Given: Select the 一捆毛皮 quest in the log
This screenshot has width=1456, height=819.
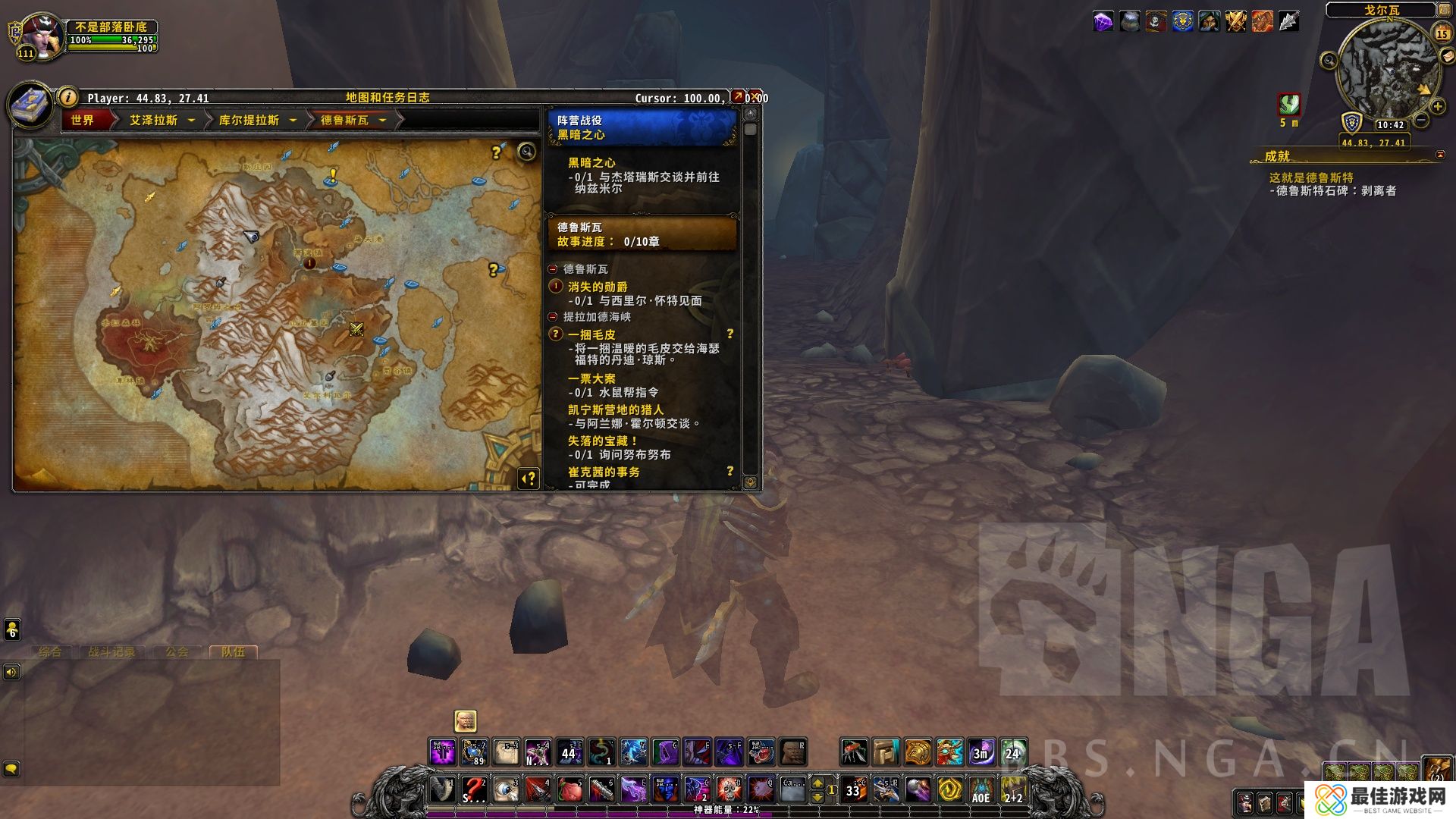Looking at the screenshot, I should pos(591,334).
